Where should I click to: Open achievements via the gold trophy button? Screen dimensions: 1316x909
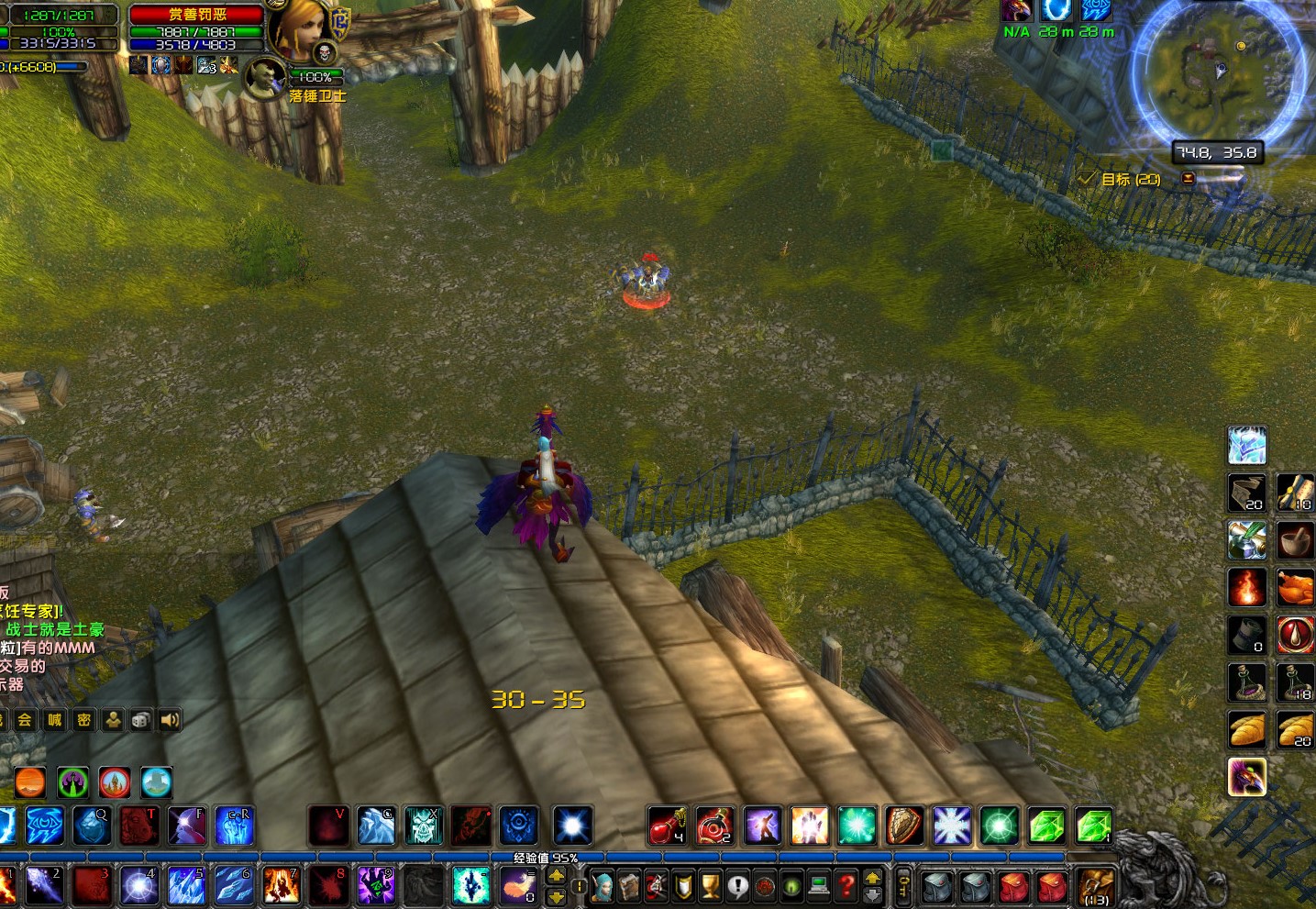click(x=712, y=885)
